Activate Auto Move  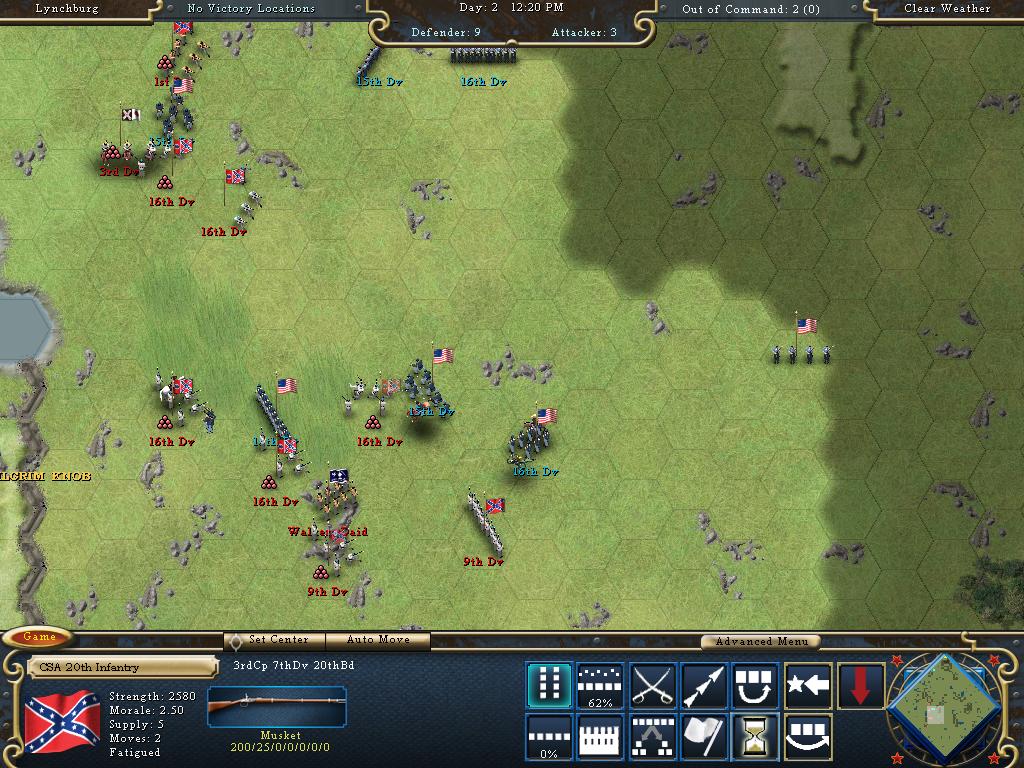point(379,640)
